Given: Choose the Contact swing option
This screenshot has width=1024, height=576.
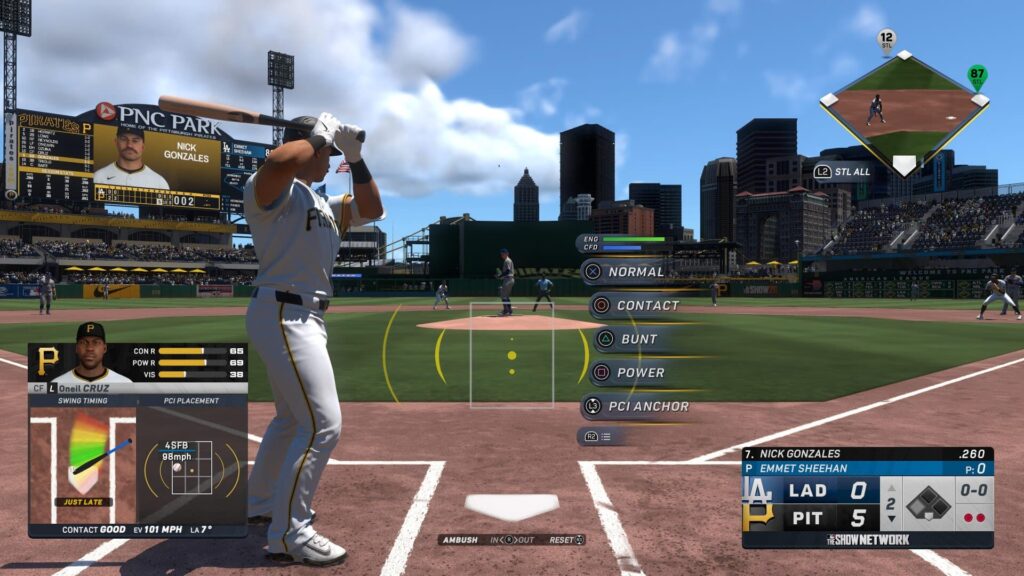Looking at the screenshot, I should pyautogui.click(x=646, y=305).
